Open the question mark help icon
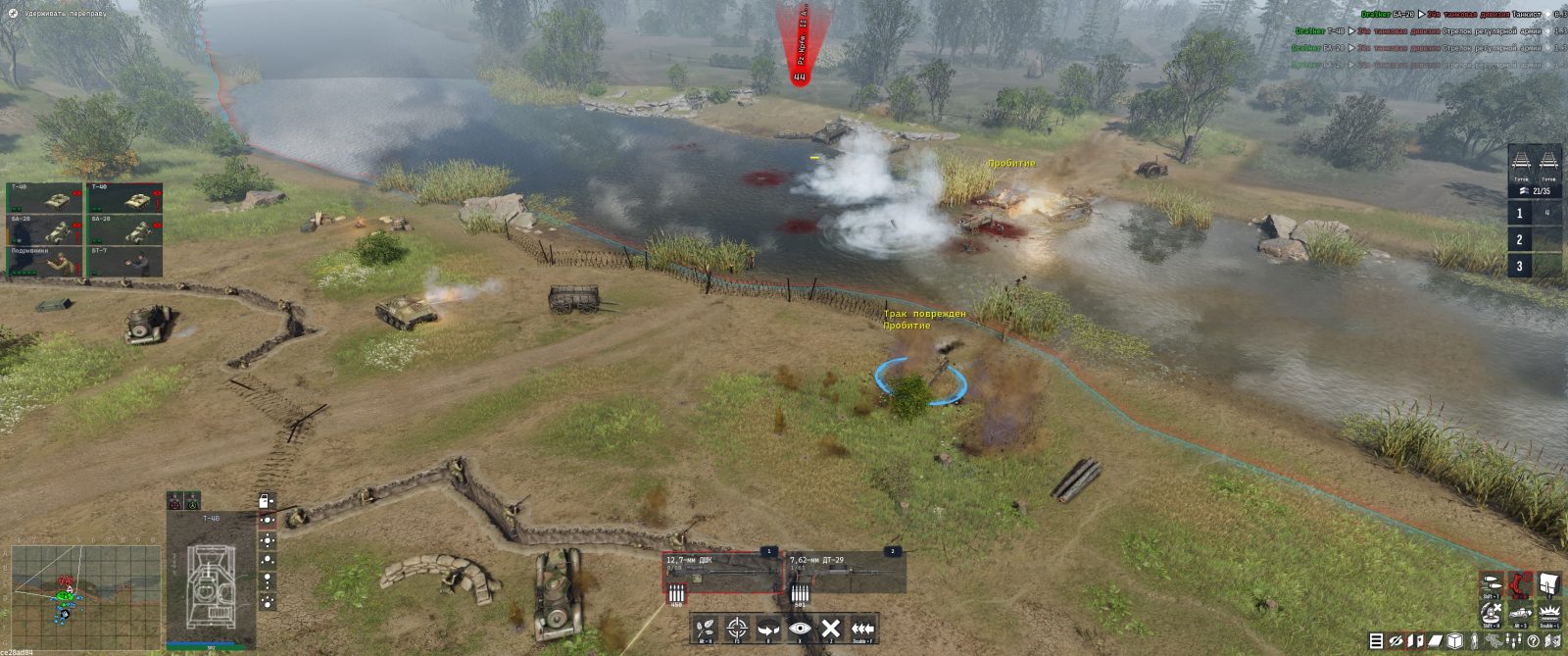This screenshot has width=1568, height=656. tap(1534, 641)
